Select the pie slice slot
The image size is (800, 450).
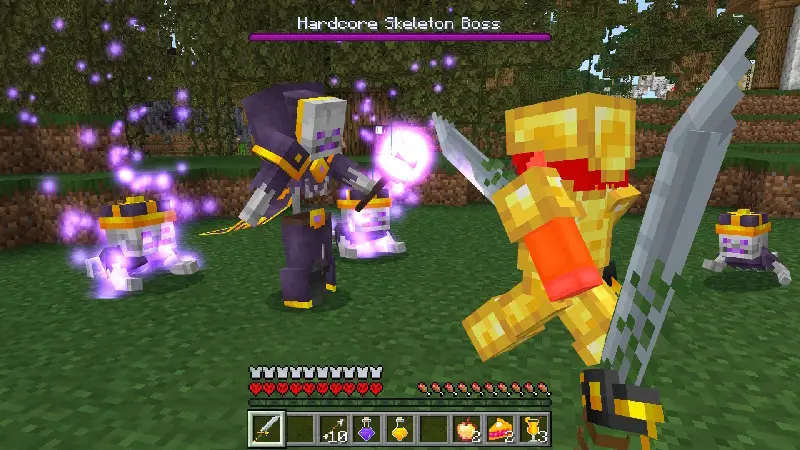click(500, 428)
